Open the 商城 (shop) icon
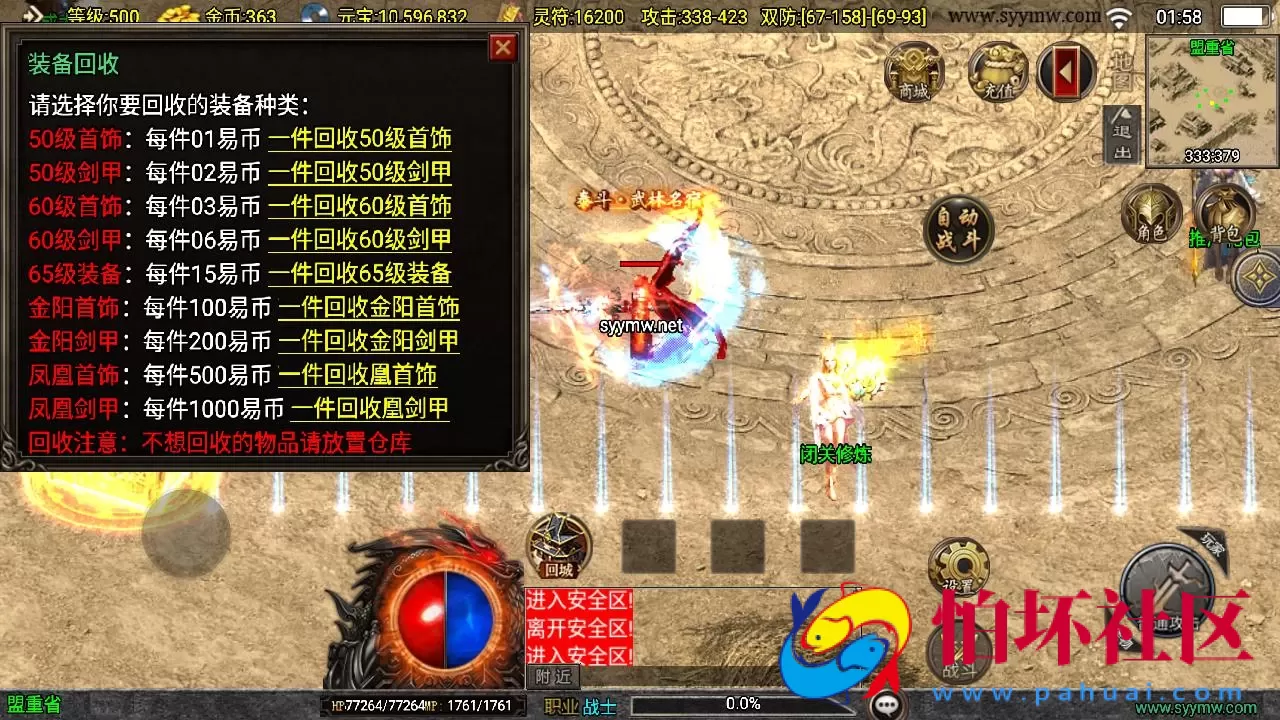 pos(912,72)
